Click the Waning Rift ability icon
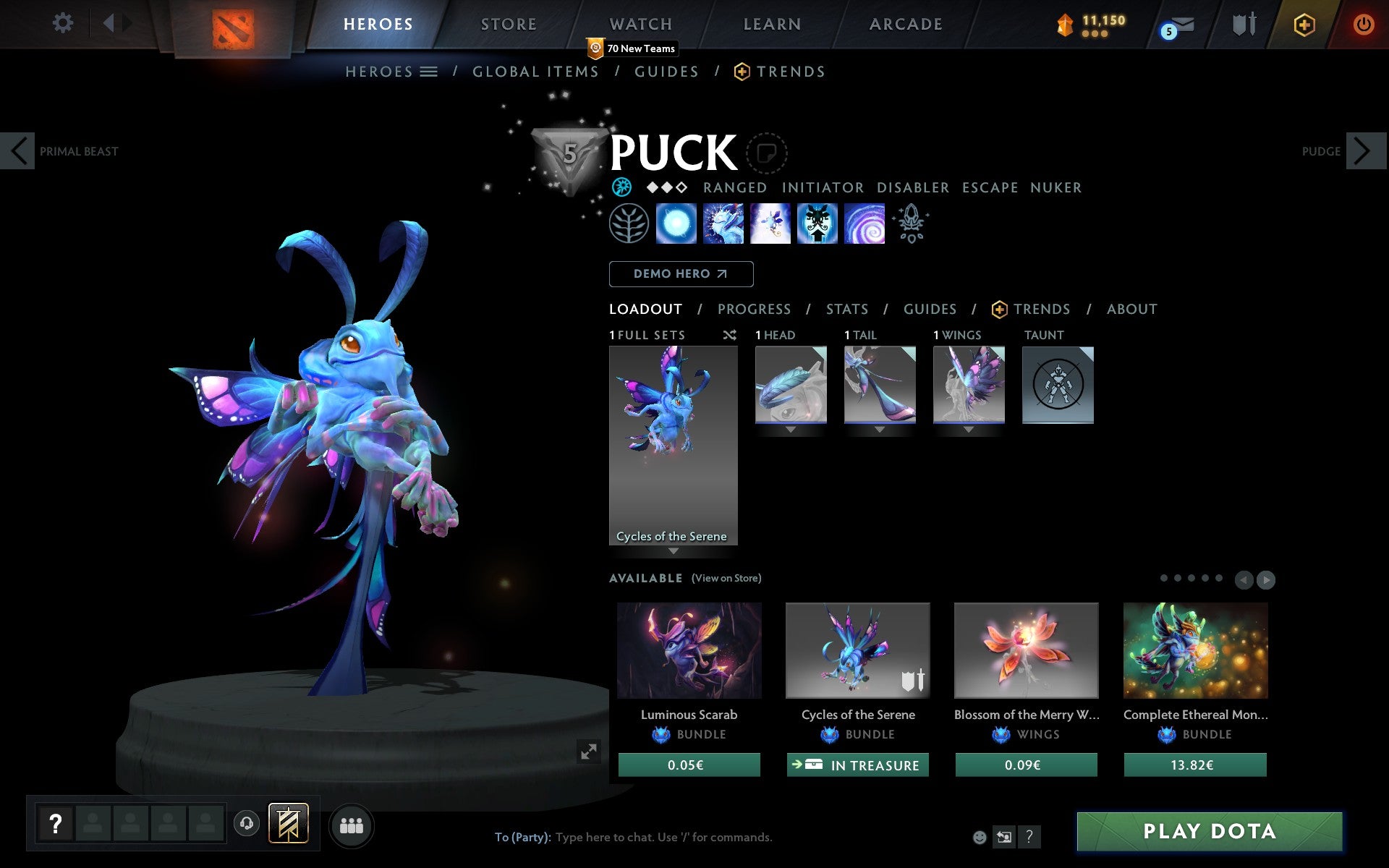 (723, 224)
